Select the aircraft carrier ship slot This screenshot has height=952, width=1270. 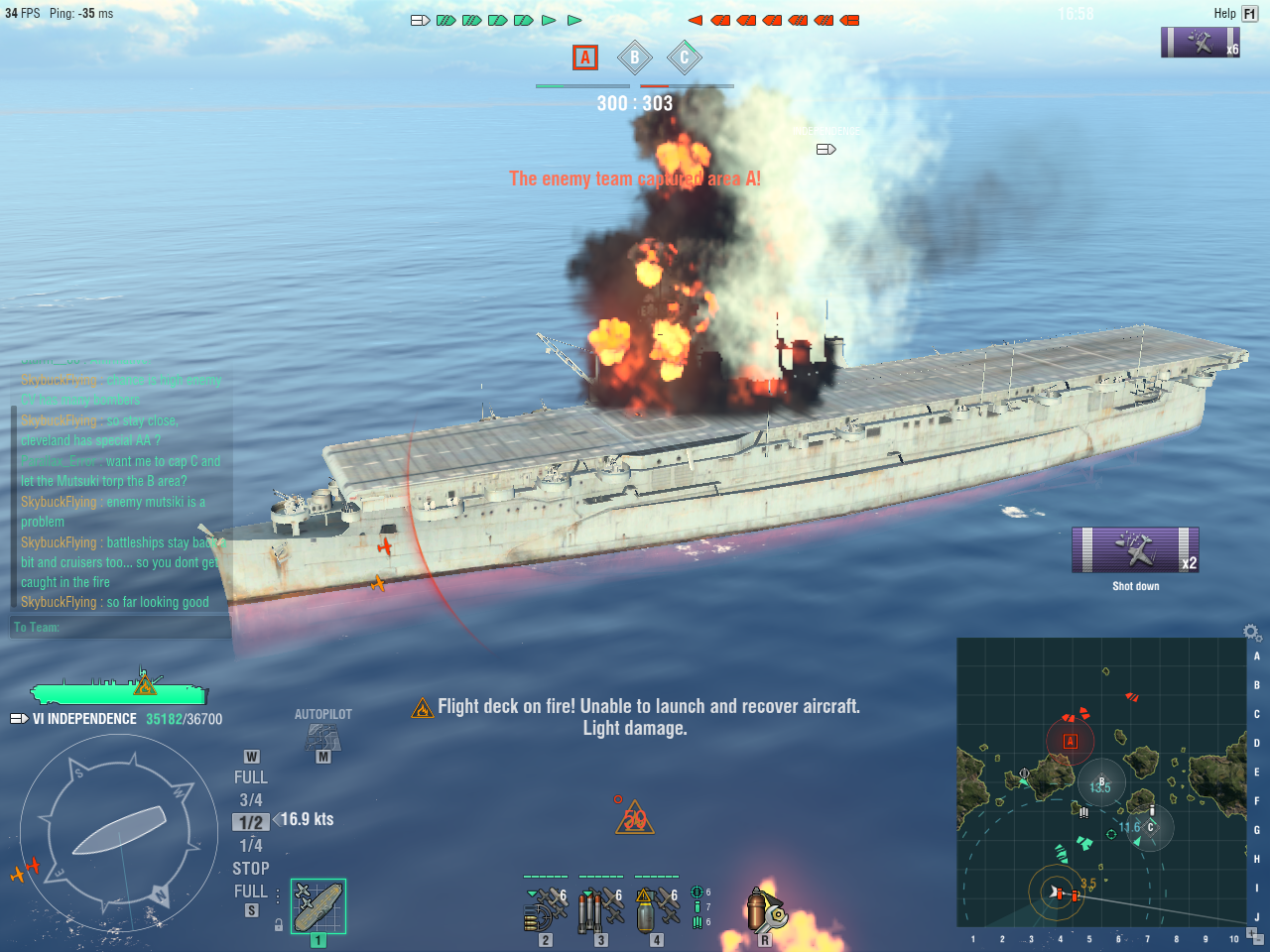[317, 906]
